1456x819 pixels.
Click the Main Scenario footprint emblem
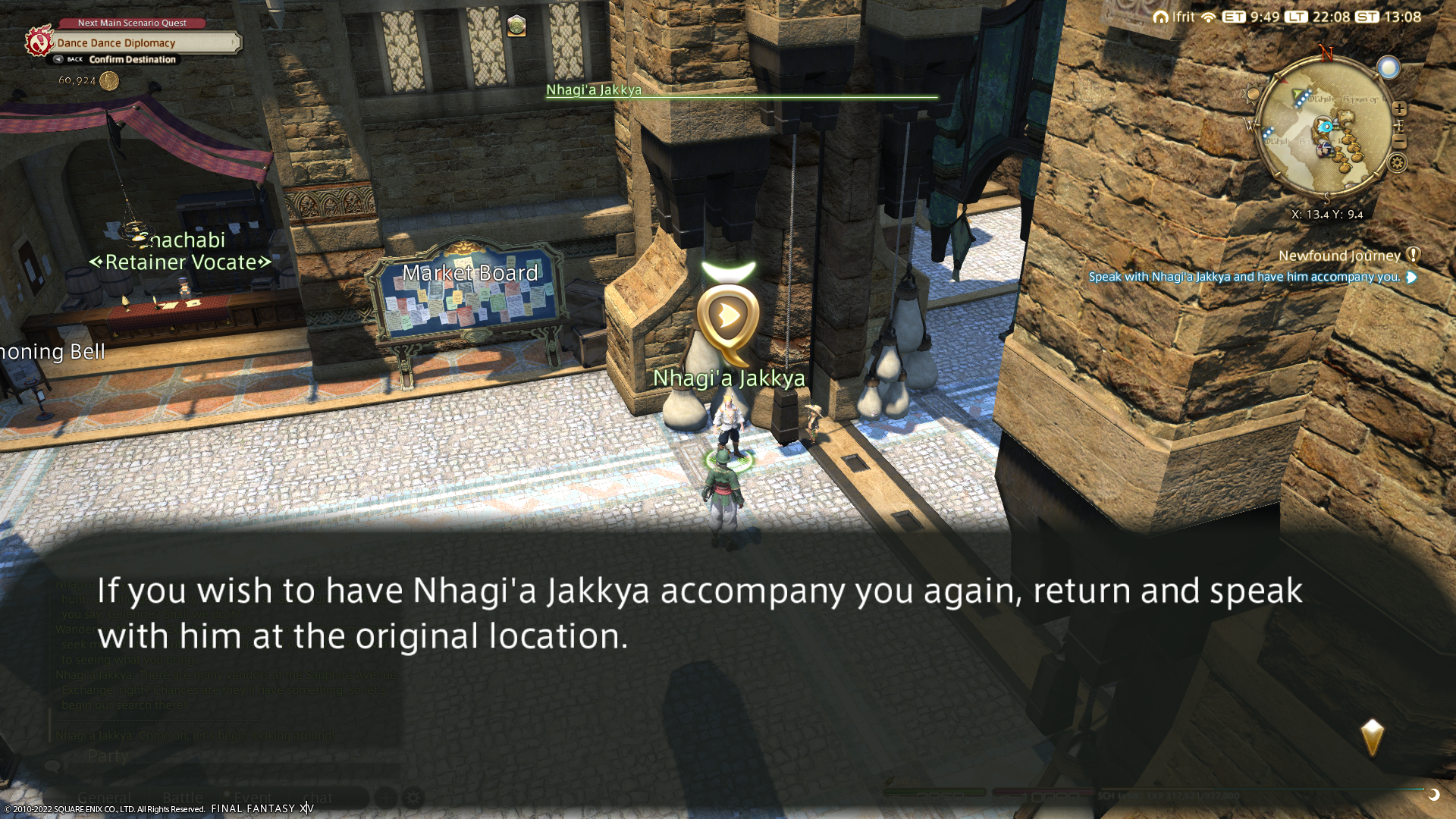tap(39, 41)
